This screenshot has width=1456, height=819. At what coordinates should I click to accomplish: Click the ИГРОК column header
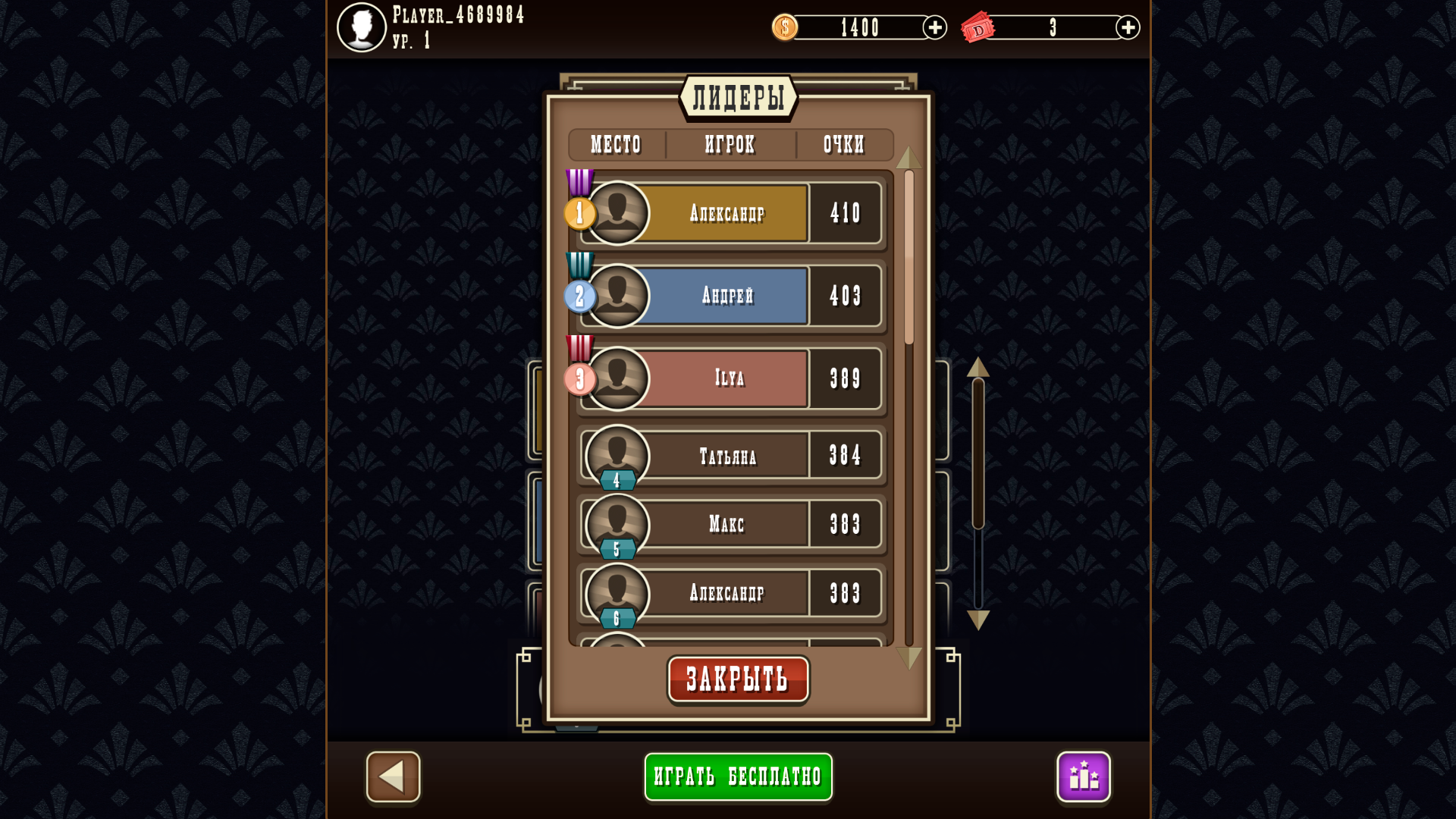(x=730, y=145)
